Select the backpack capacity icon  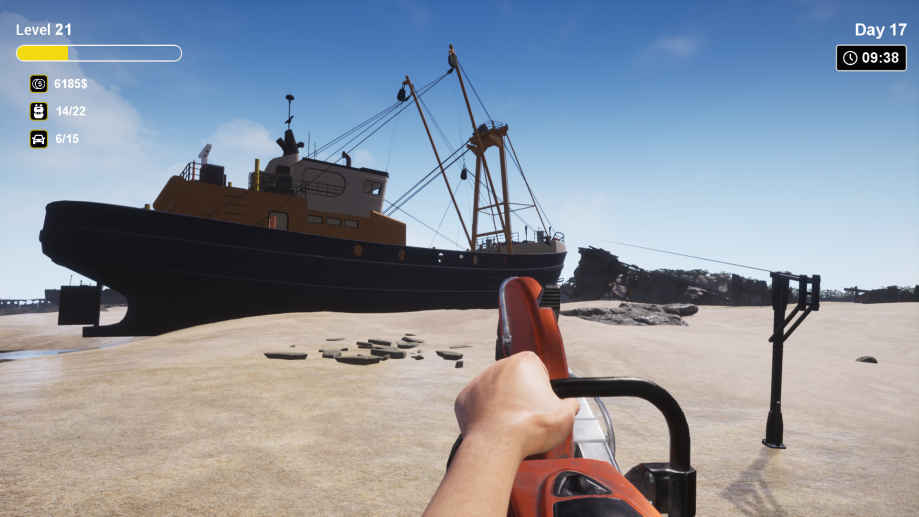(38, 111)
